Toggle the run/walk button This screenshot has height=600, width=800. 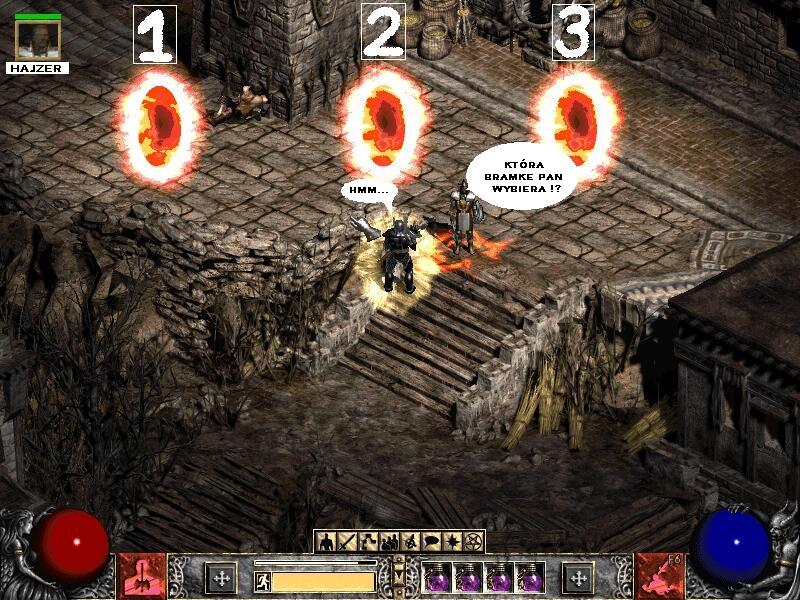coord(262,581)
